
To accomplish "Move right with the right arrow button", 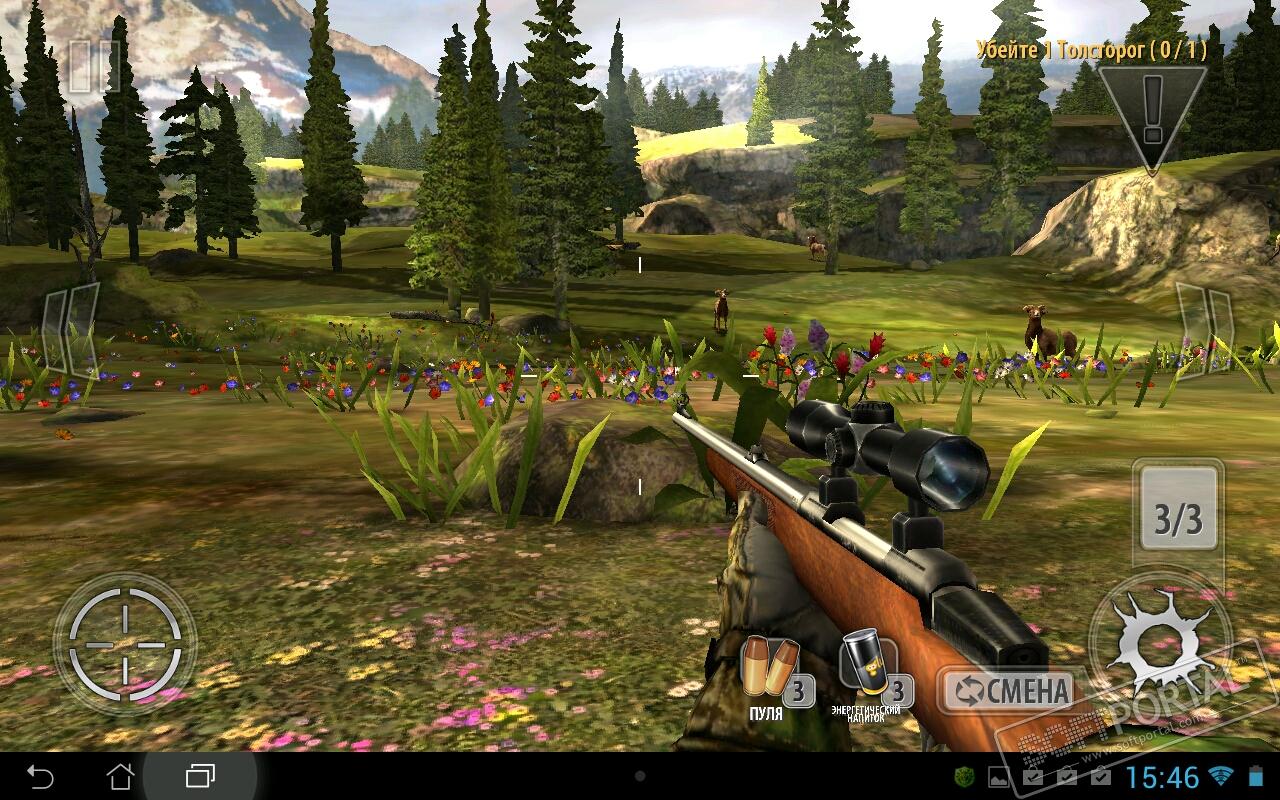I will pyautogui.click(x=1203, y=327).
